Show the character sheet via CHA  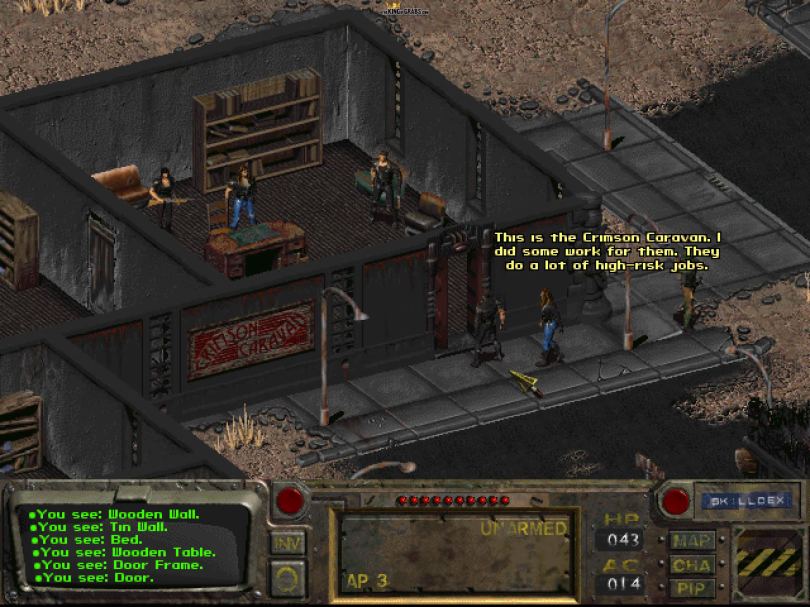coord(691,565)
